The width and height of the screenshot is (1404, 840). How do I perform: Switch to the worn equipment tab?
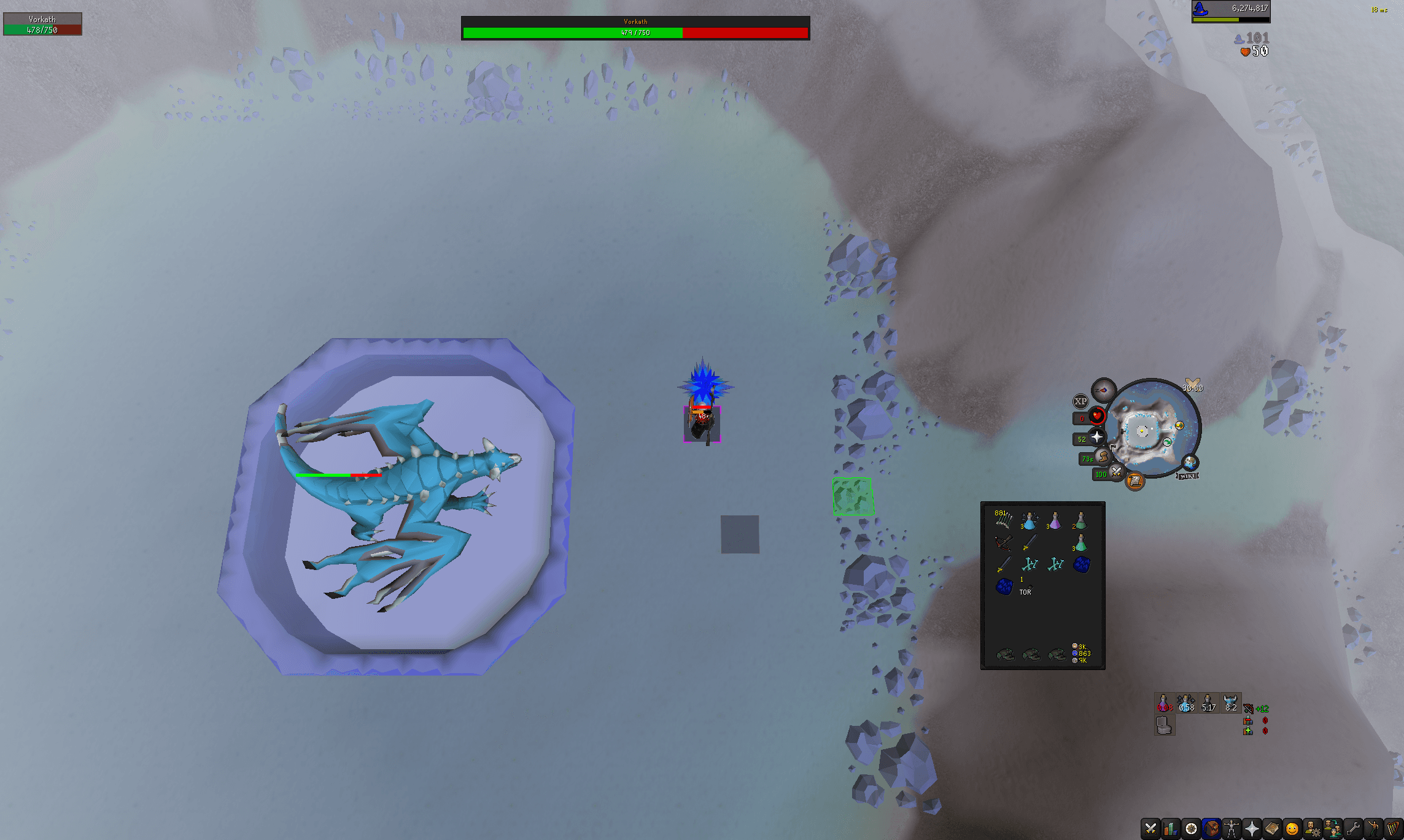(1231, 828)
